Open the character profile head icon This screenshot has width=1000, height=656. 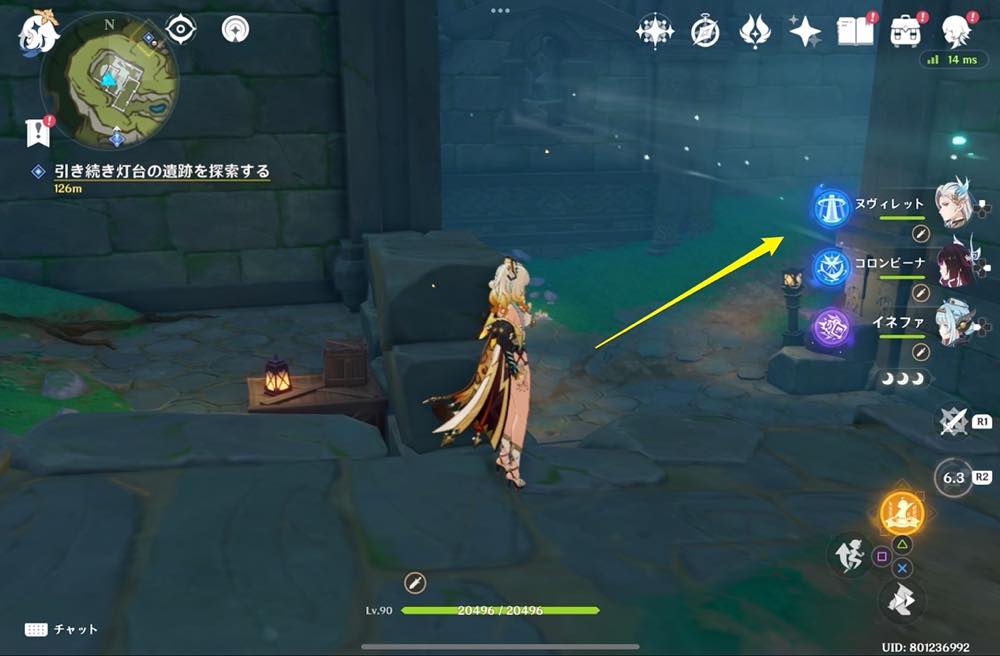point(956,32)
